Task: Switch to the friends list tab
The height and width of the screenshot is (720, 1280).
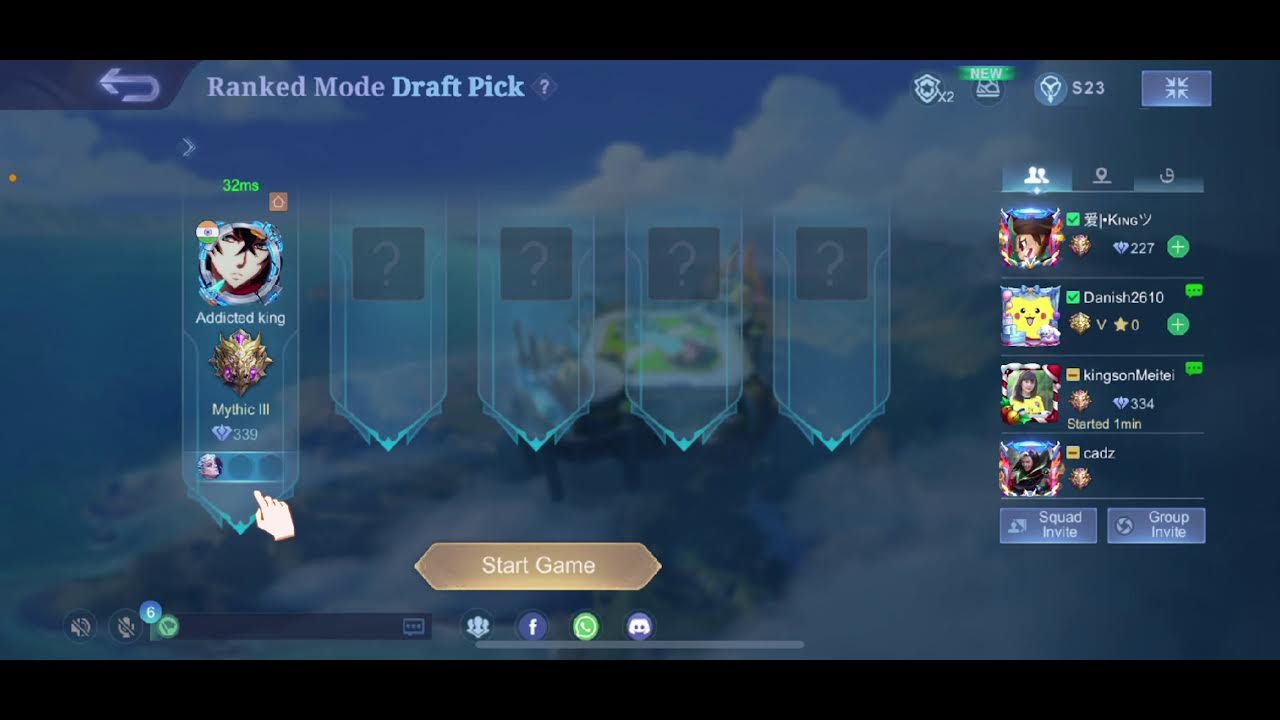Action: (1037, 176)
